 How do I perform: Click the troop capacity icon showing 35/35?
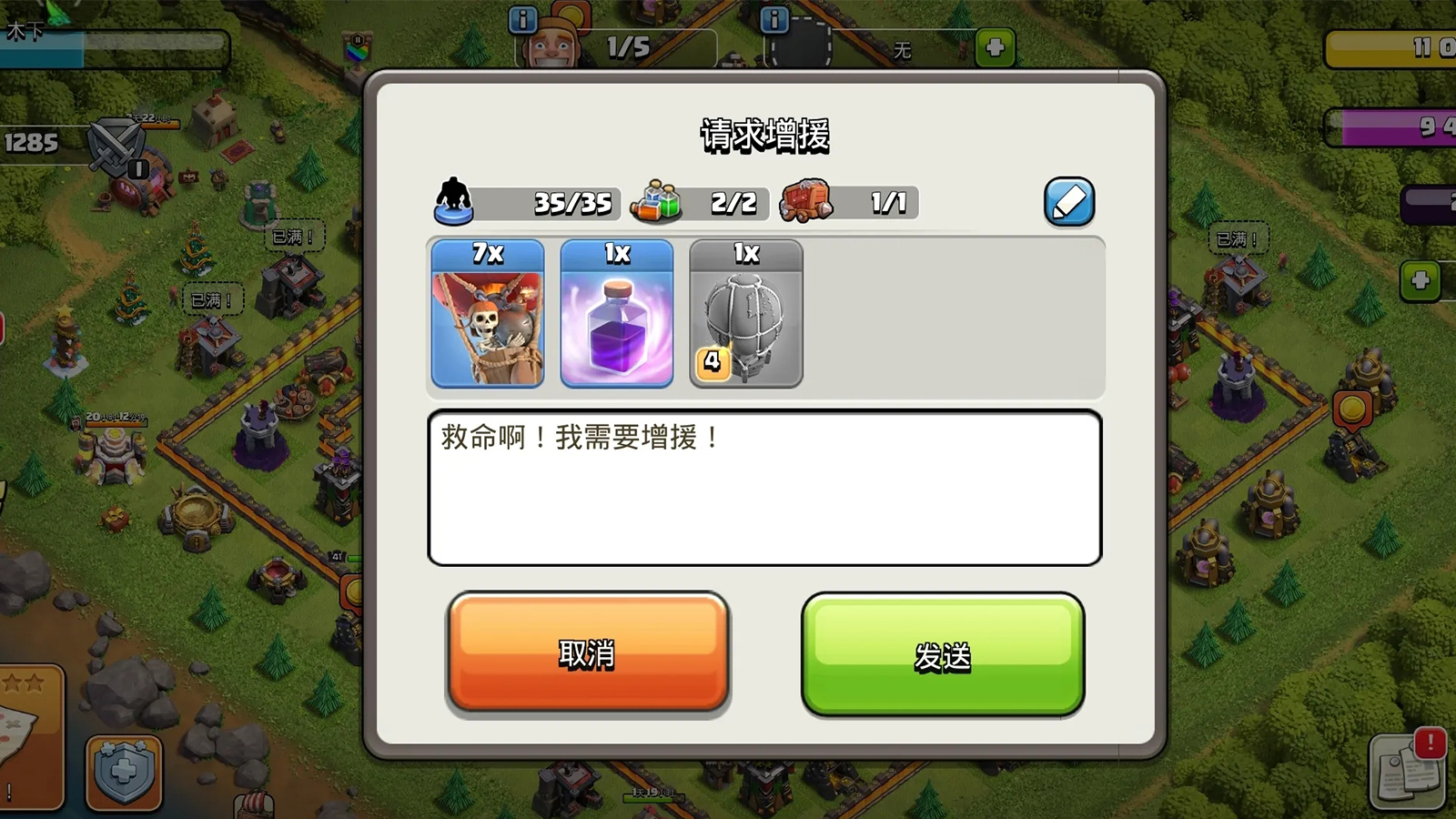pyautogui.click(x=457, y=202)
